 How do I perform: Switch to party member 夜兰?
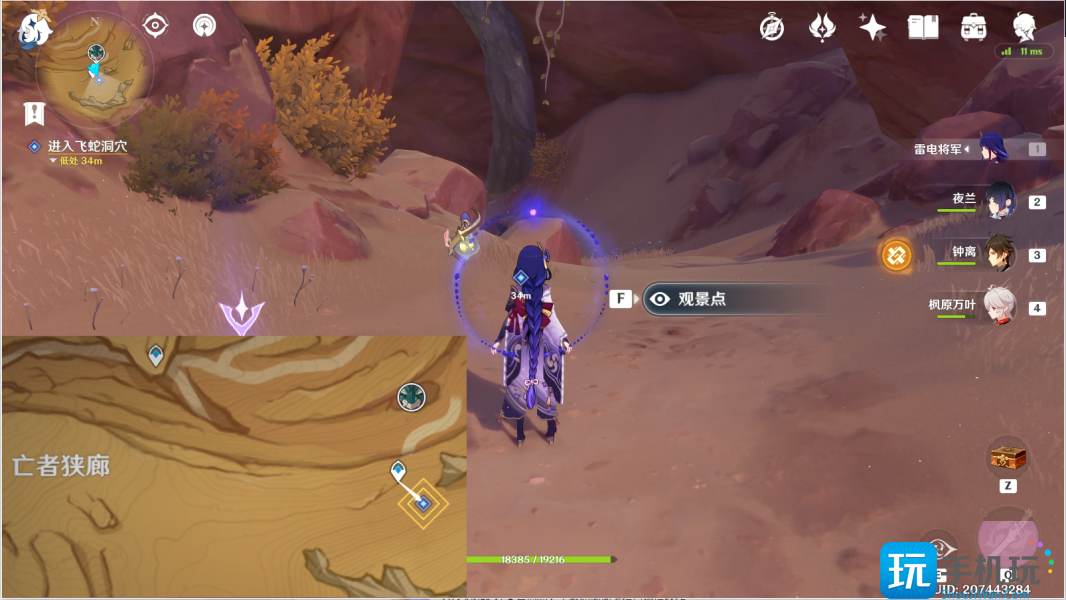(x=1000, y=200)
